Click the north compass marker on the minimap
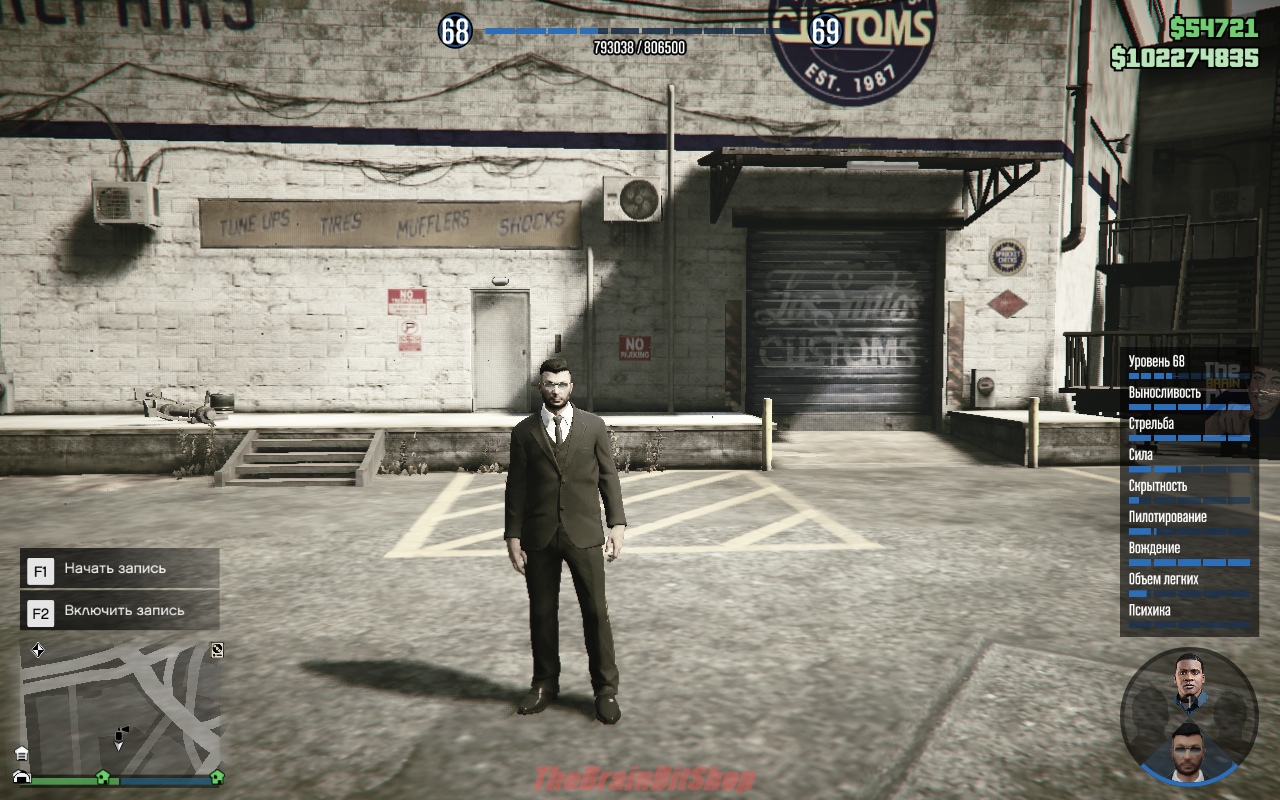Screen dimensions: 1280x800 pos(38,650)
